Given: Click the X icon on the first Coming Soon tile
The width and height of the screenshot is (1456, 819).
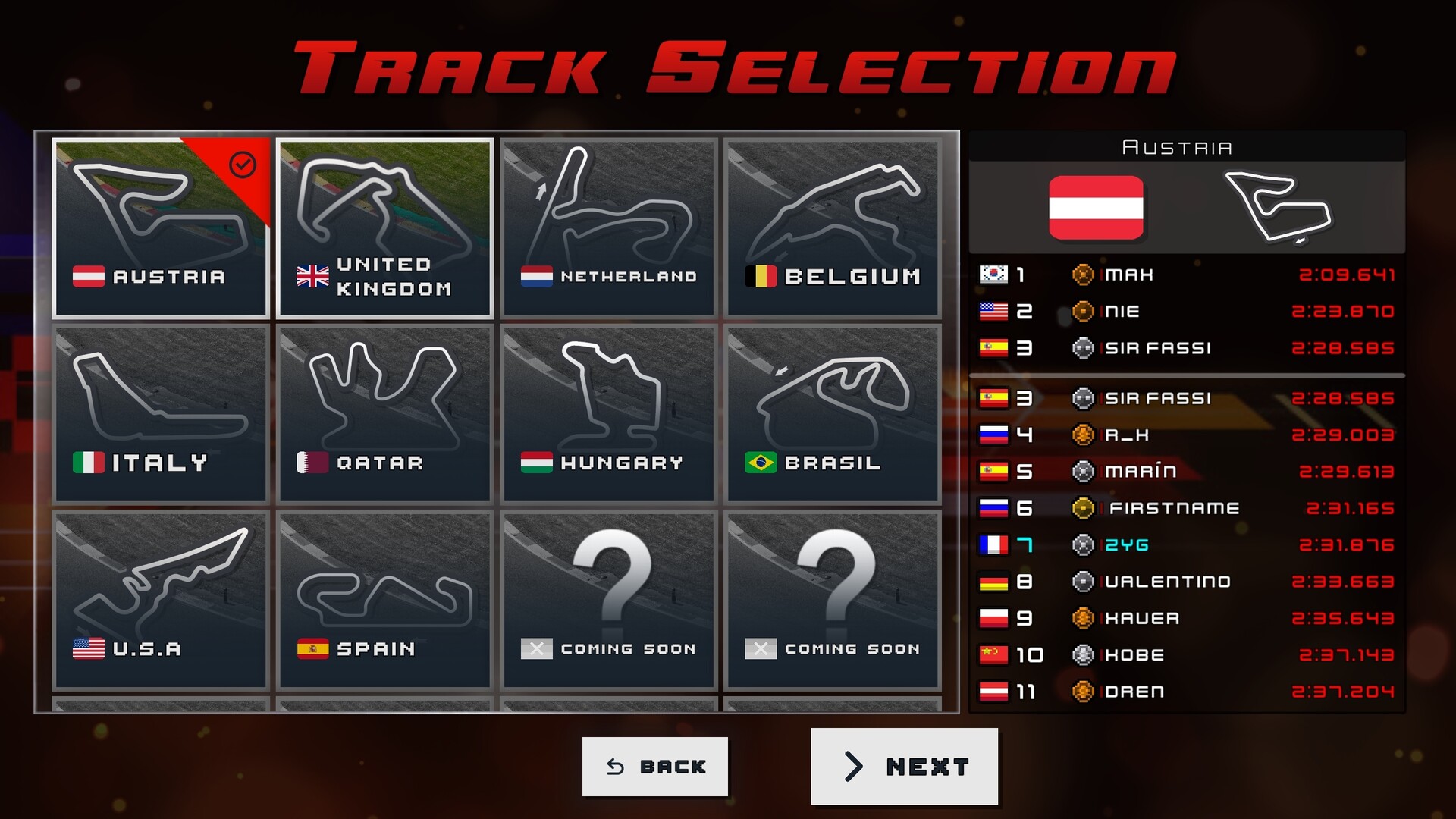Looking at the screenshot, I should click(x=537, y=648).
